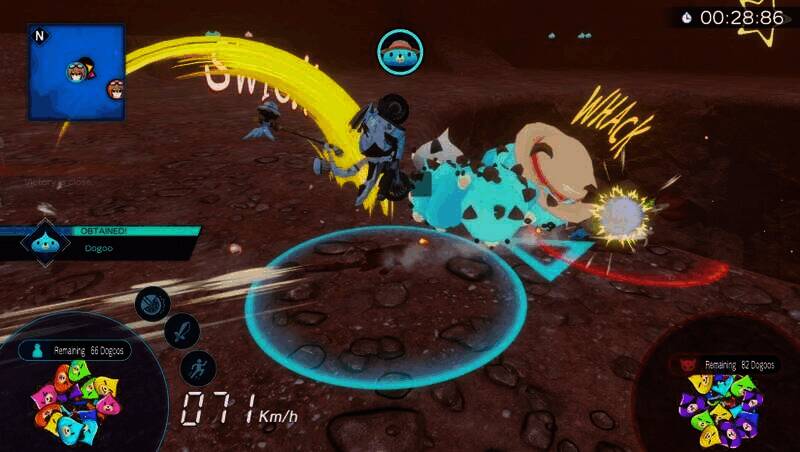Select the topmost round skill icon
Image resolution: width=800 pixels, height=452 pixels.
click(153, 303)
